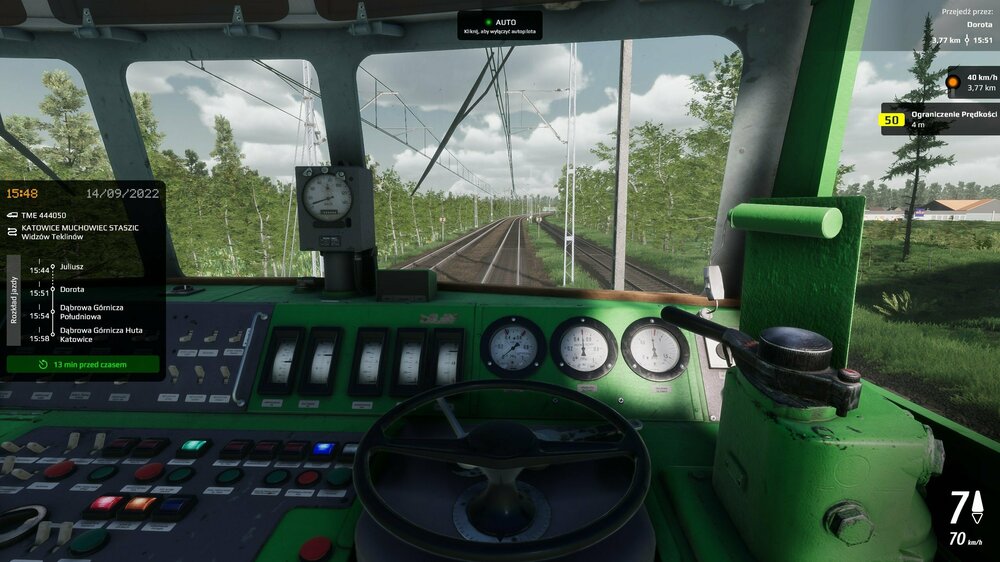Toggle the AUTO autopilot button

(x=500, y=26)
